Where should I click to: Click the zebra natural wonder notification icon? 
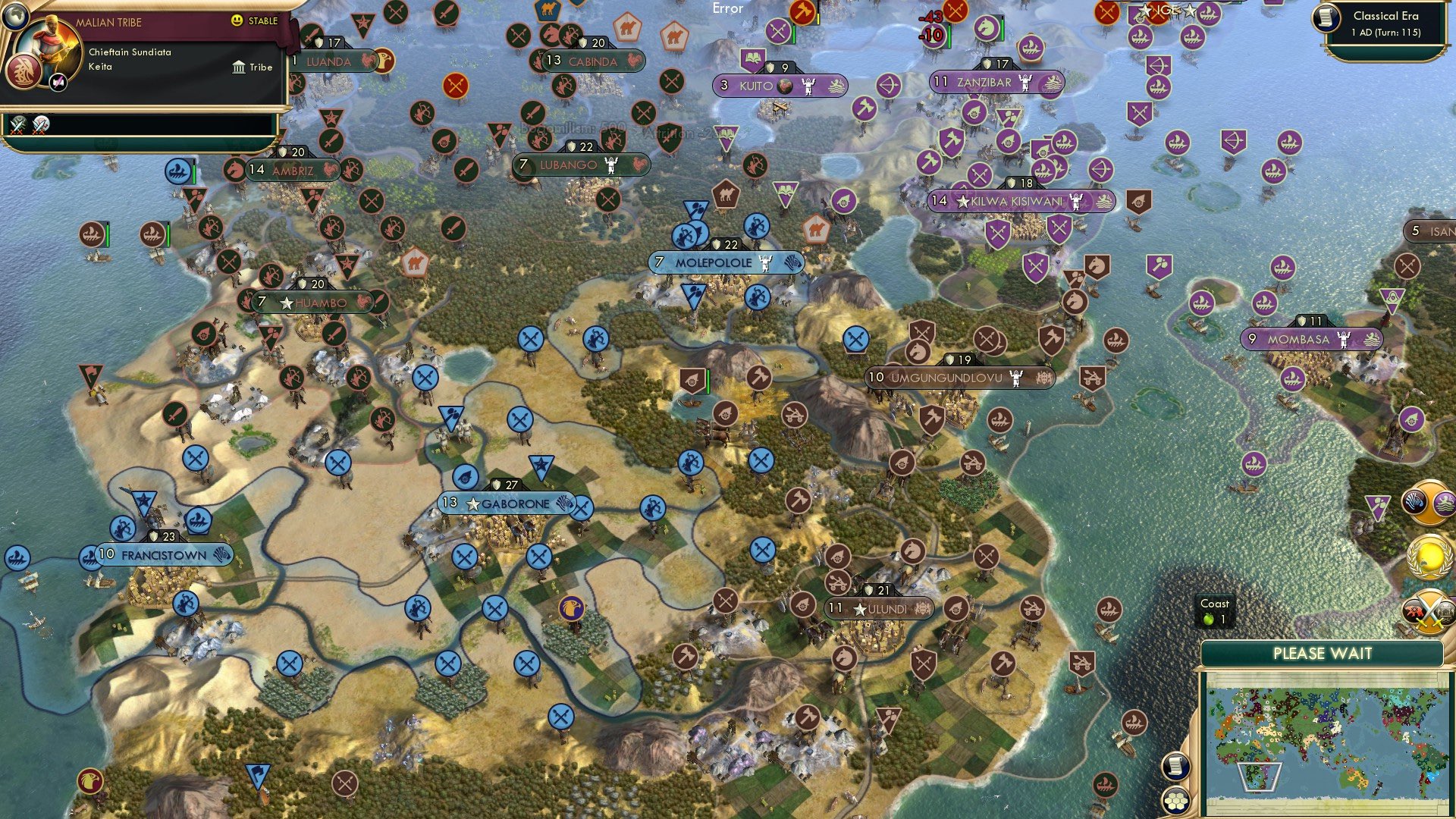1414,501
